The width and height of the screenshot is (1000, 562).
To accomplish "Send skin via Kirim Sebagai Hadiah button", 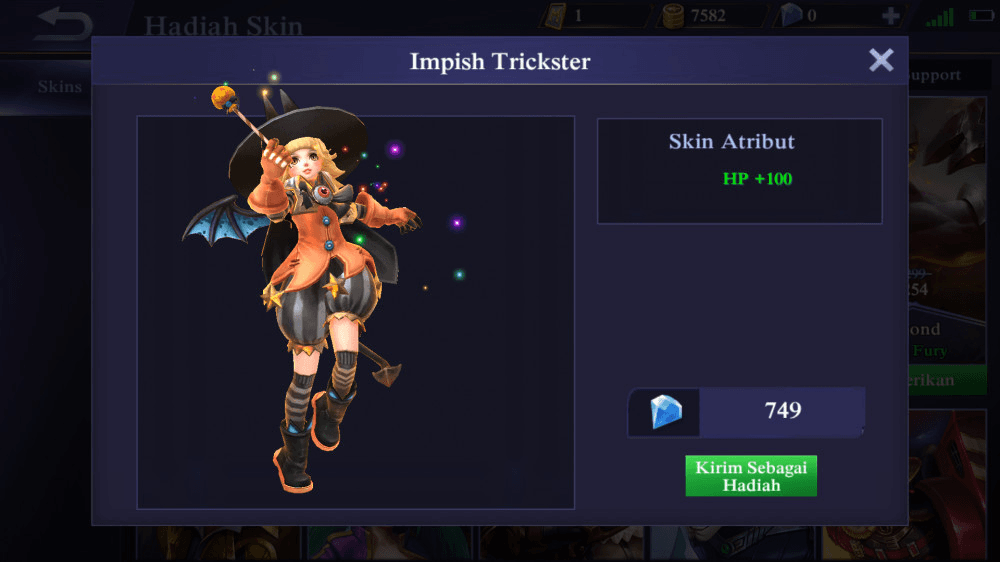I will click(x=751, y=476).
